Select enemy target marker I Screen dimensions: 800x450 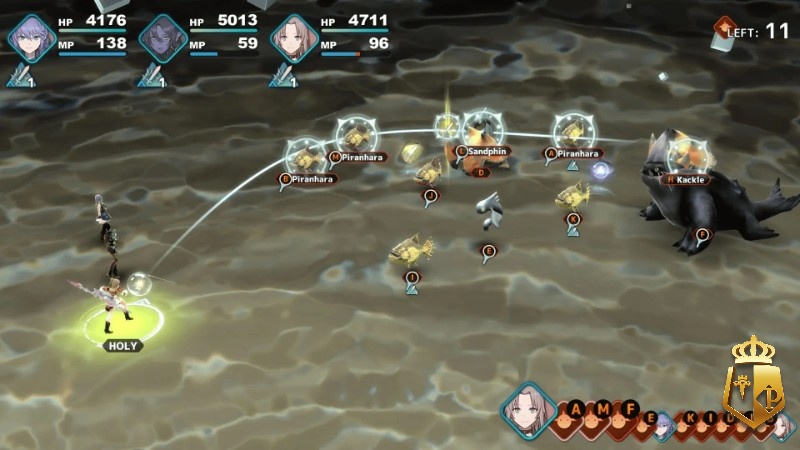pyautogui.click(x=411, y=277)
